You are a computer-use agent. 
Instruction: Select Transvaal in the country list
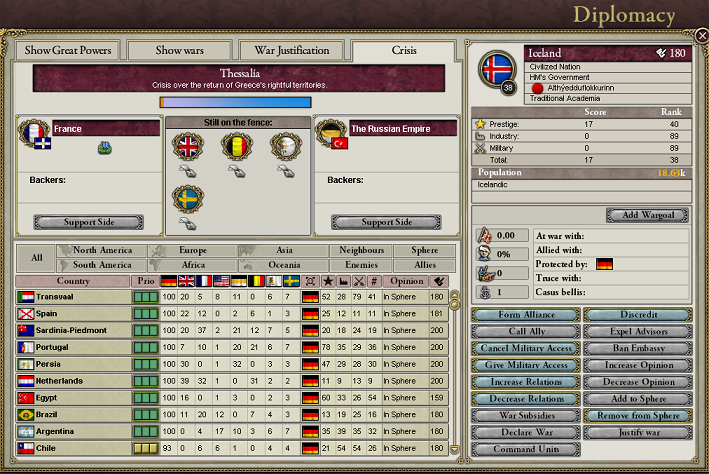coord(72,297)
